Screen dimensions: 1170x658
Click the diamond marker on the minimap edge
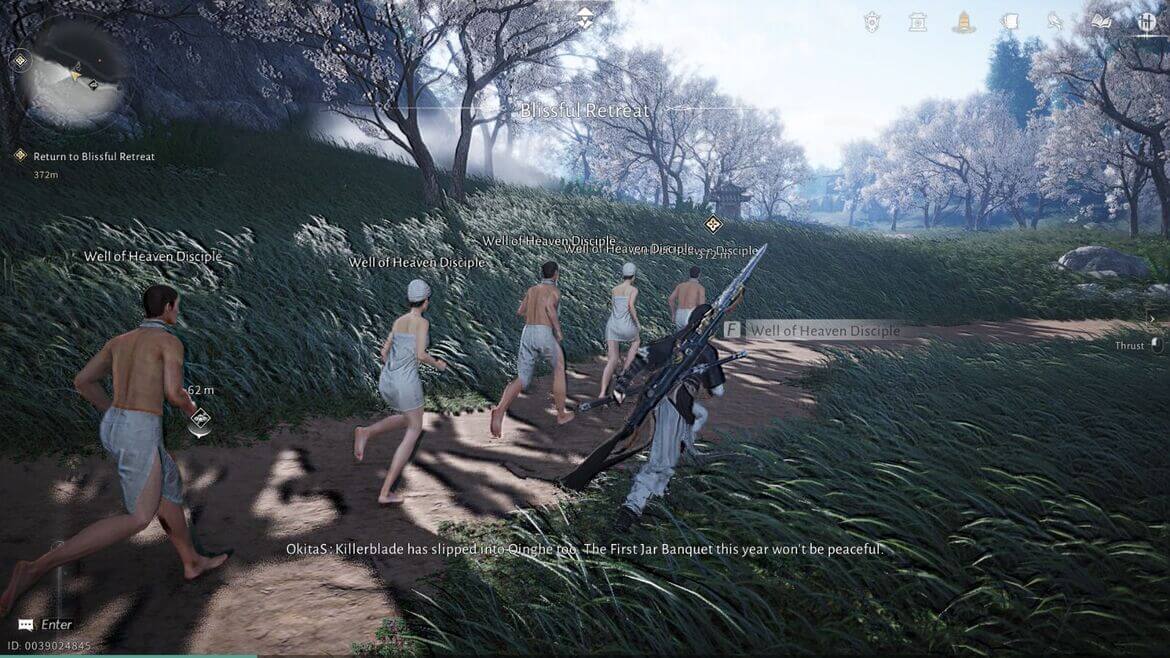click(19, 61)
